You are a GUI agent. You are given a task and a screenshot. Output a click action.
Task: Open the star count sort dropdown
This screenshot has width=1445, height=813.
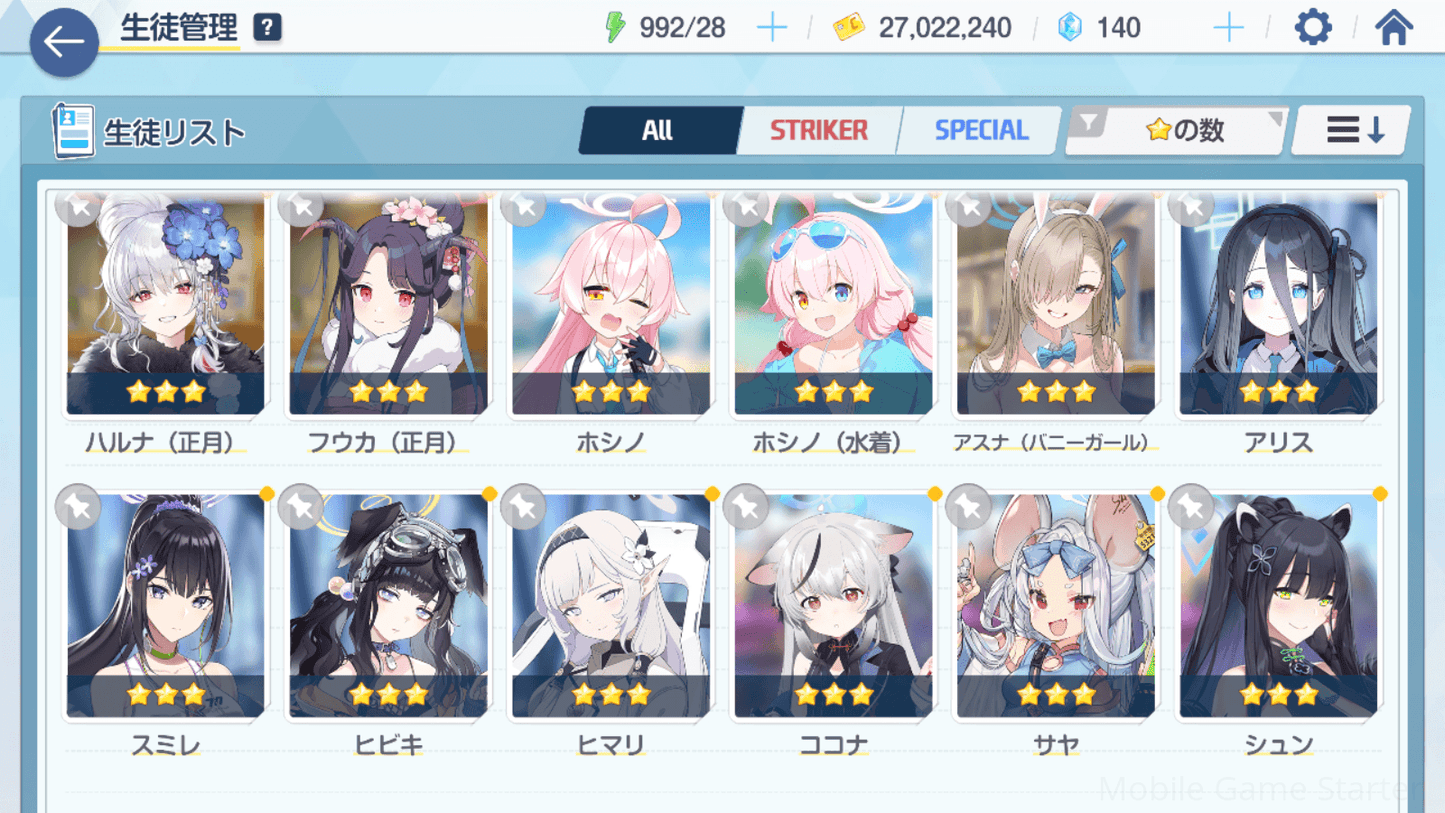click(x=1176, y=130)
